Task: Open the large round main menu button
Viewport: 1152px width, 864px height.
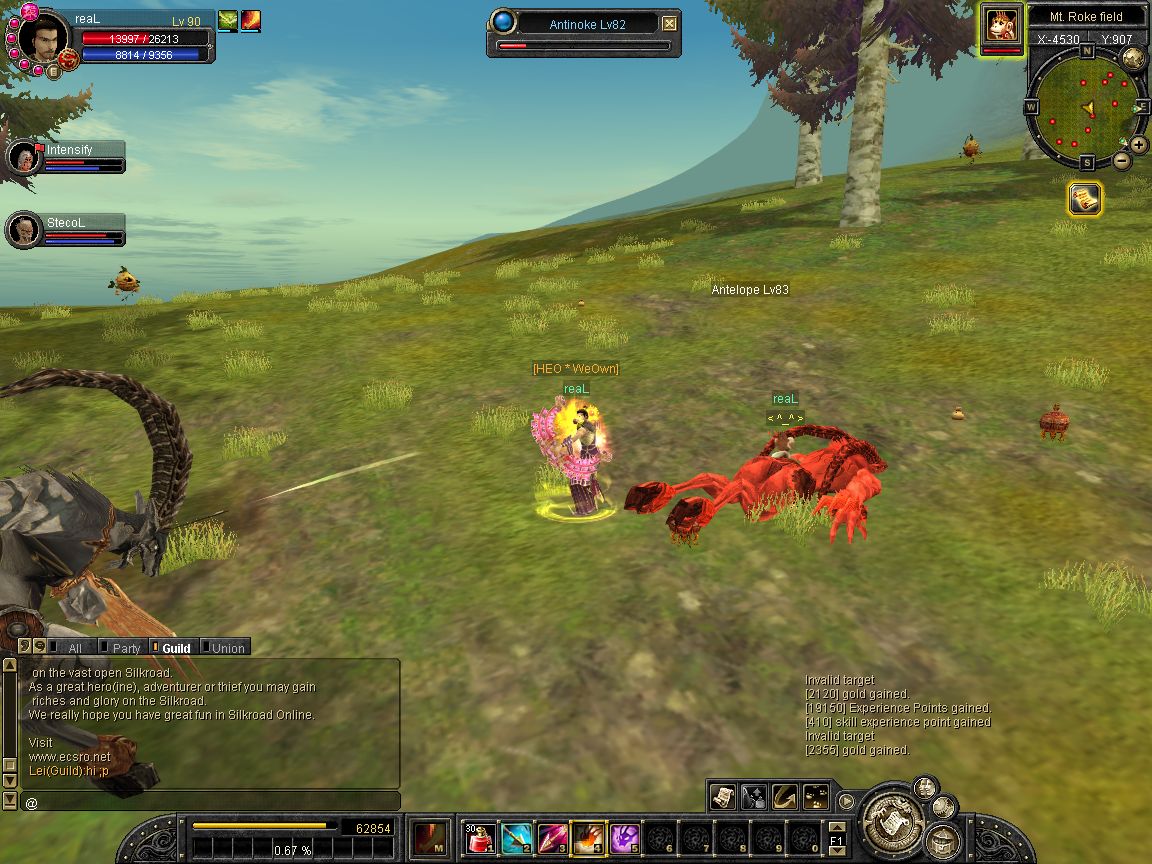Action: coord(892,820)
